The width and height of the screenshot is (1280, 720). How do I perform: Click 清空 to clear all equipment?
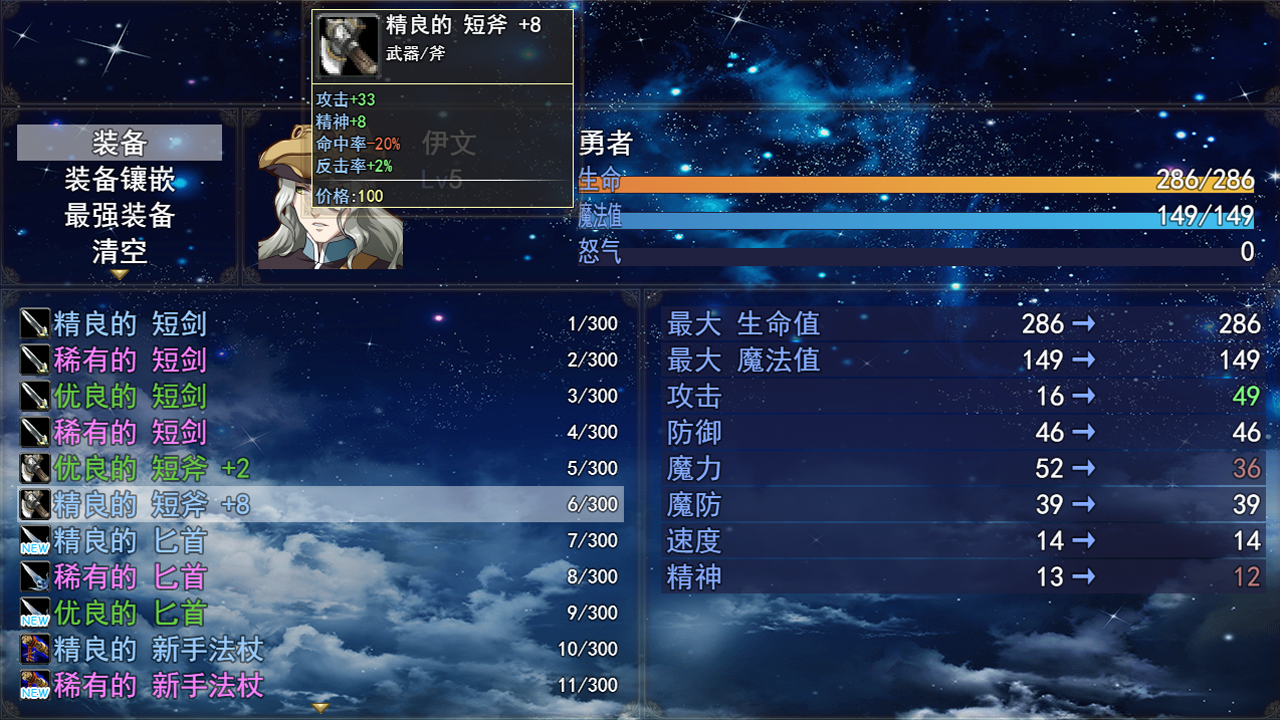tap(118, 252)
